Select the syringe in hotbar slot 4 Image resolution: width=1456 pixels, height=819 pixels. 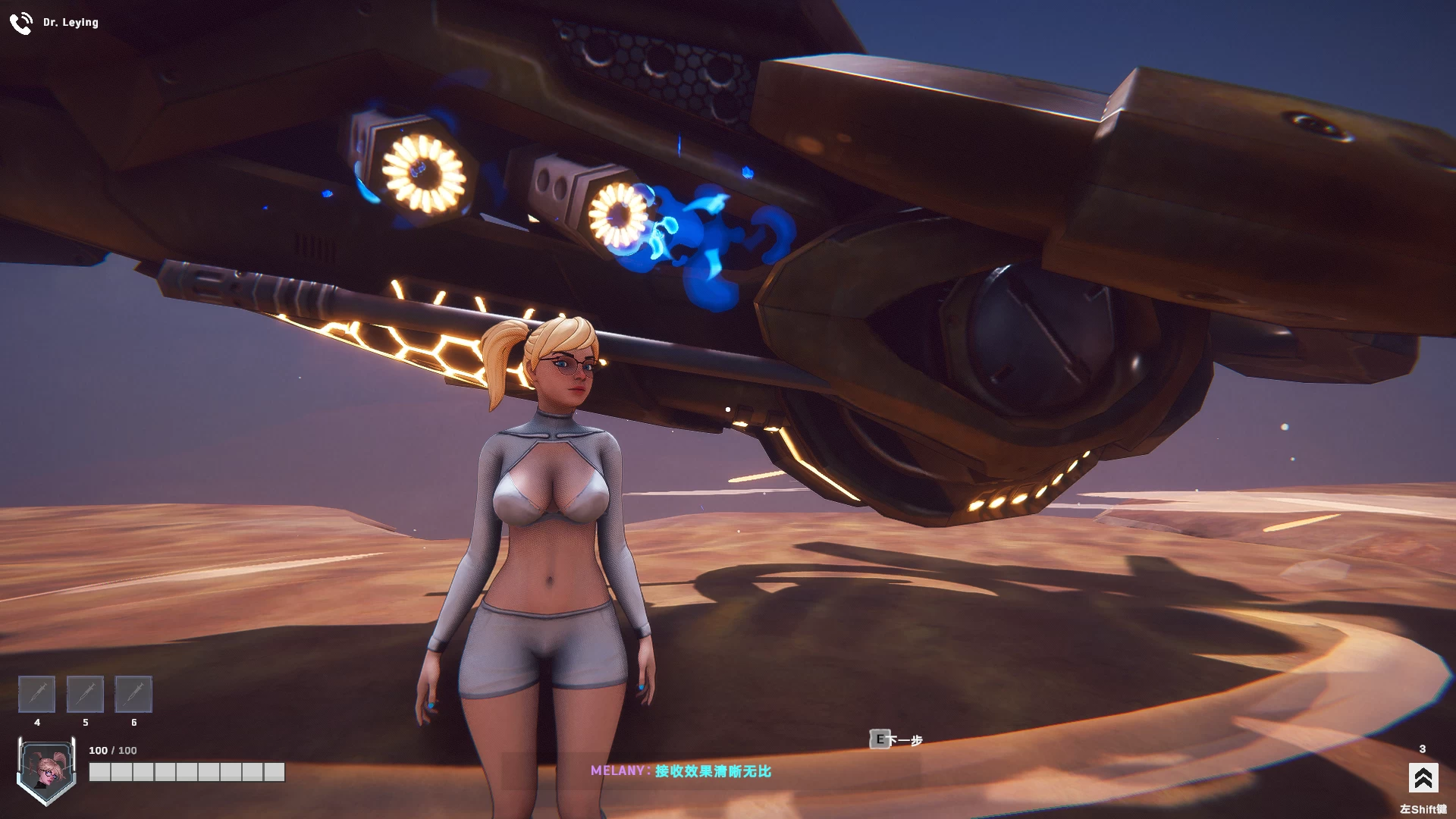[36, 694]
